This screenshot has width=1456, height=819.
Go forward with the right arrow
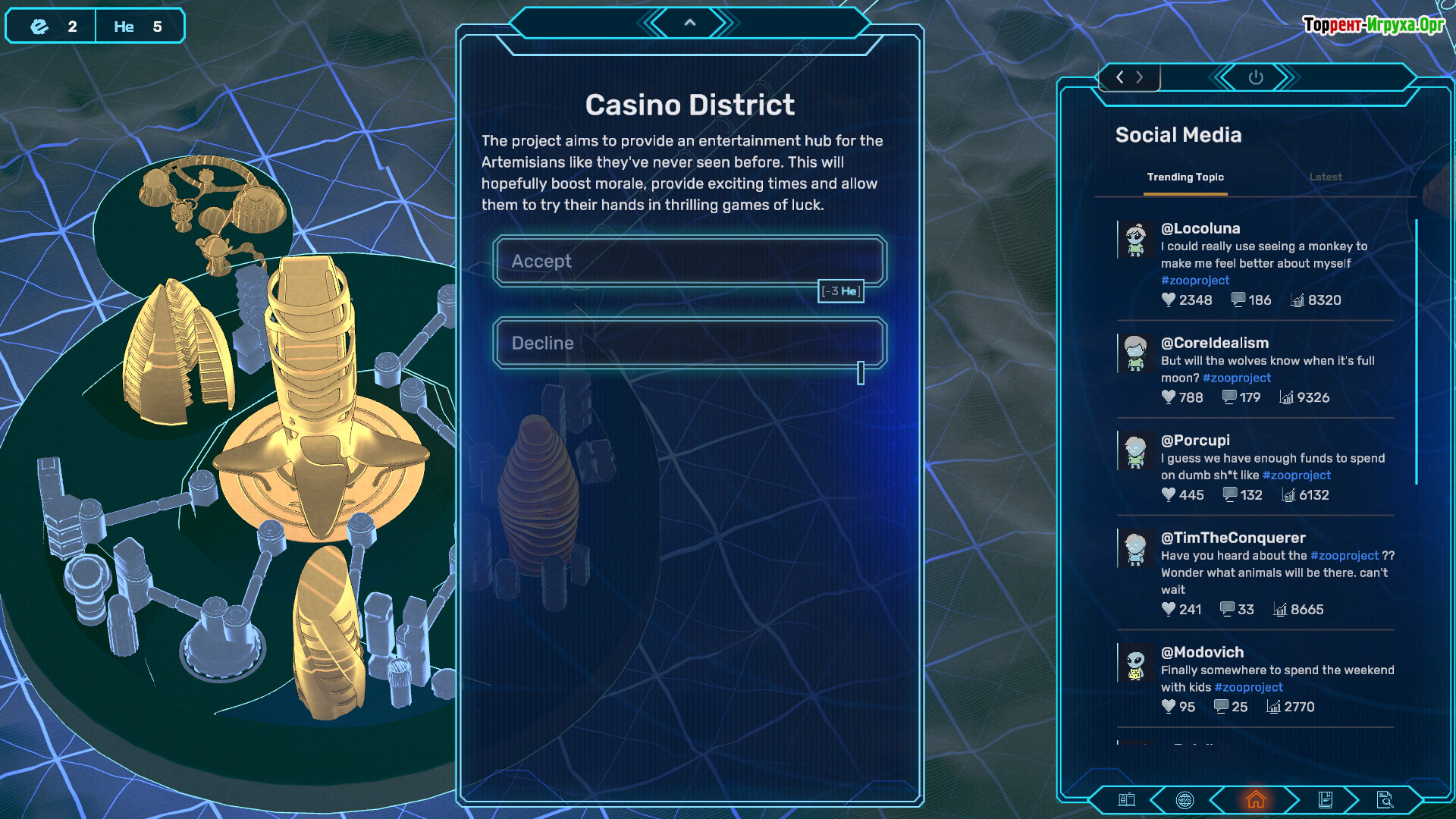1140,77
